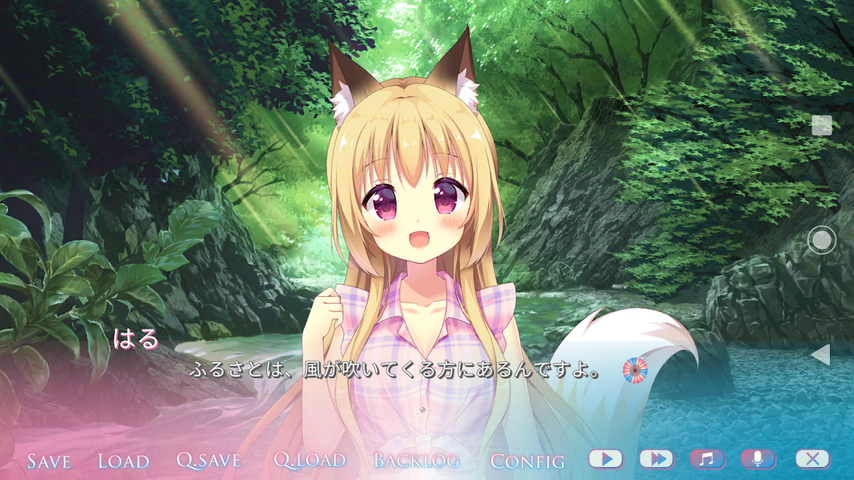The image size is (854, 480).
Task: Open the Config settings
Action: (527, 461)
